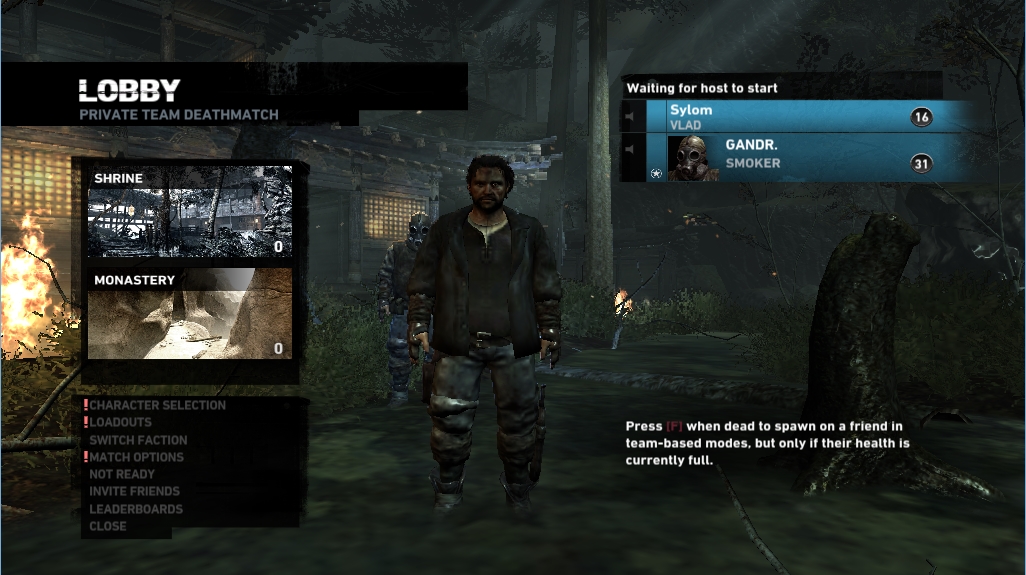Select Invite Friends
1026x575 pixels.
pos(134,491)
